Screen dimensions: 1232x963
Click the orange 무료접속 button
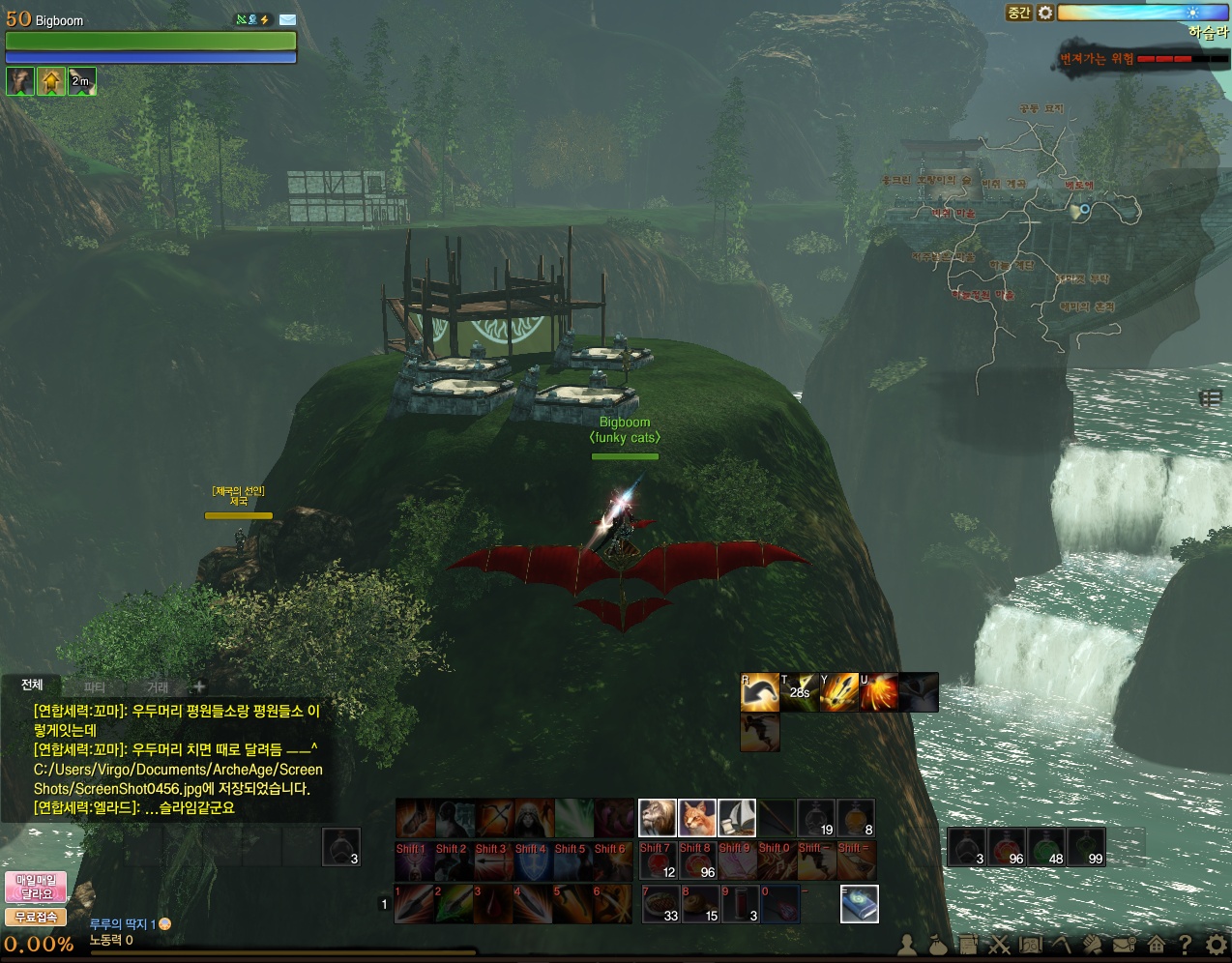[36, 917]
